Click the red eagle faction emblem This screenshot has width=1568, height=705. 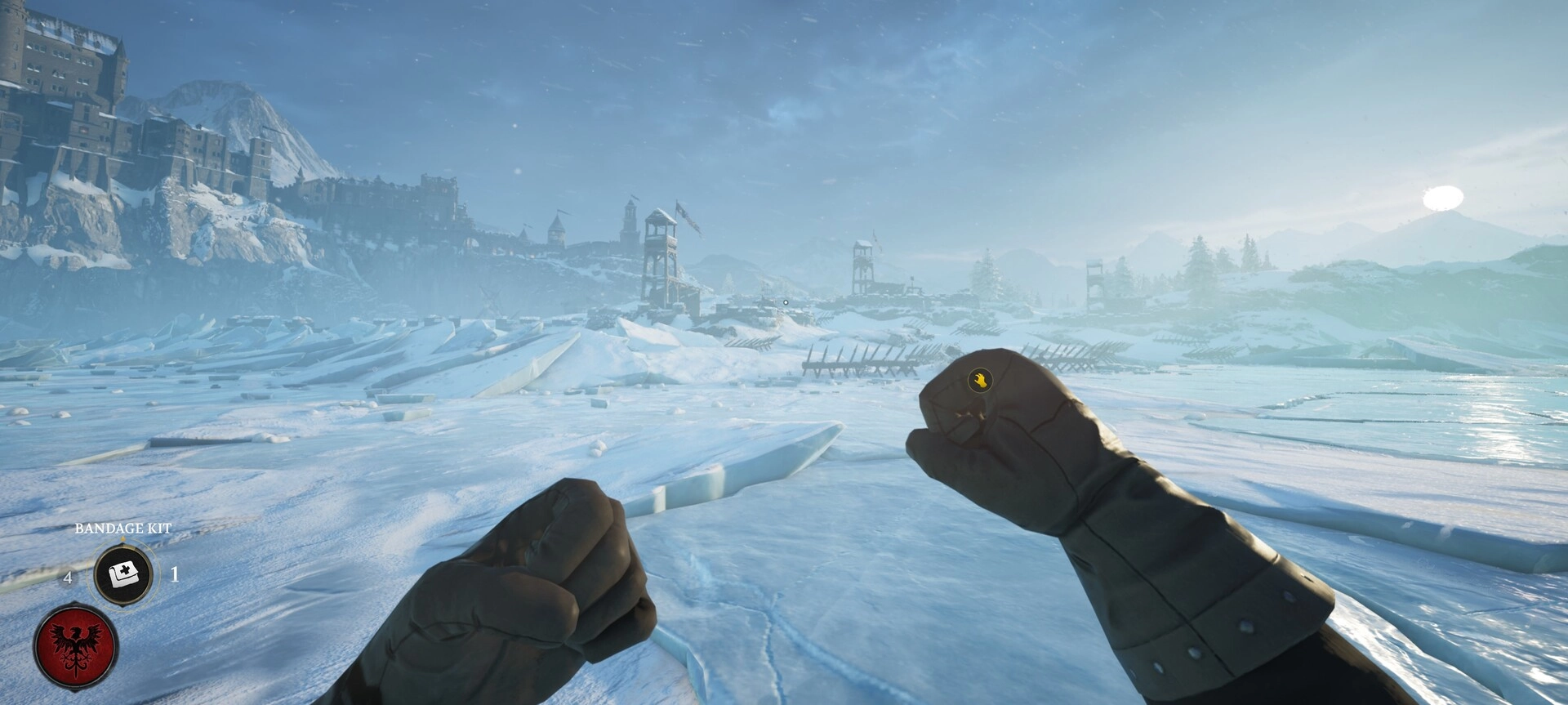(x=76, y=646)
